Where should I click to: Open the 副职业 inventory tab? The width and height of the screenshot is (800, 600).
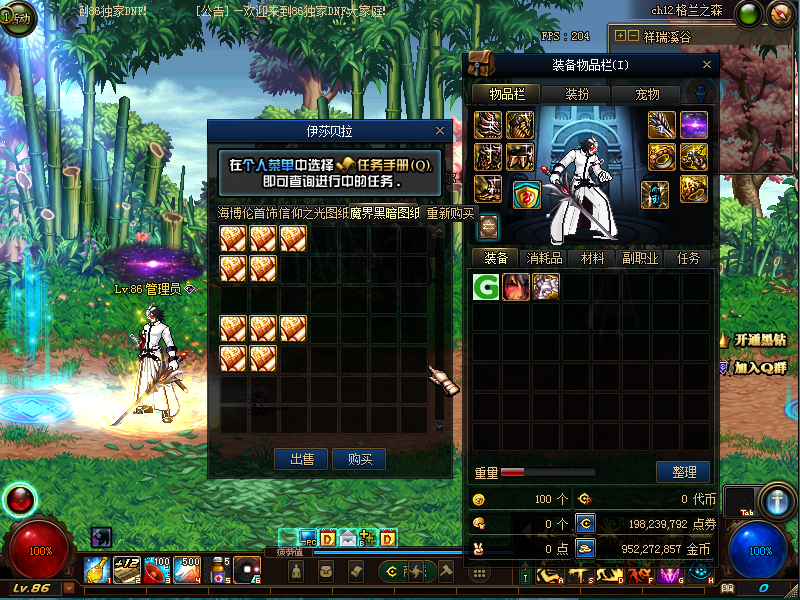640,258
